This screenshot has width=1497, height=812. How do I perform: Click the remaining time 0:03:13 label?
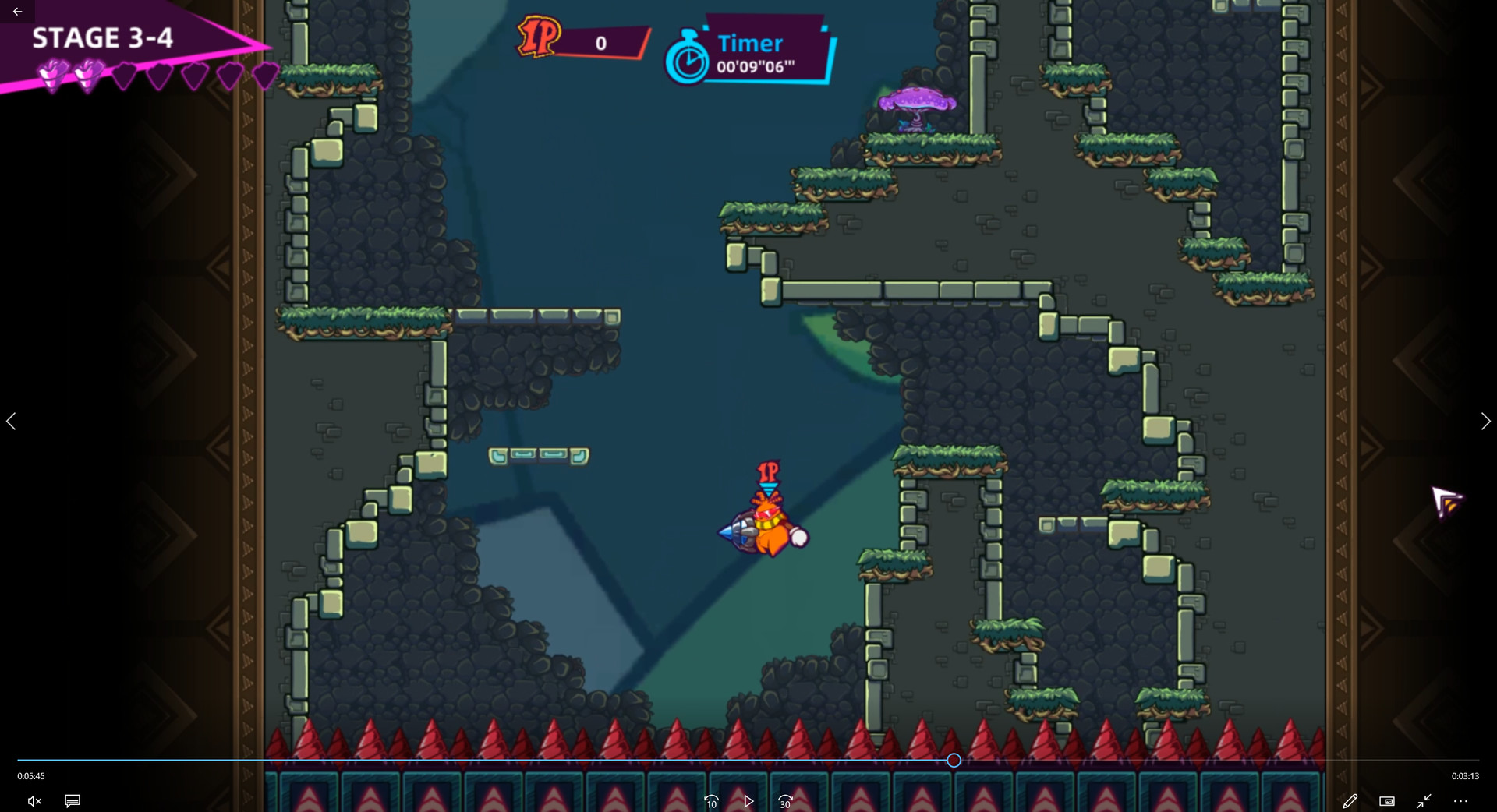1464,775
